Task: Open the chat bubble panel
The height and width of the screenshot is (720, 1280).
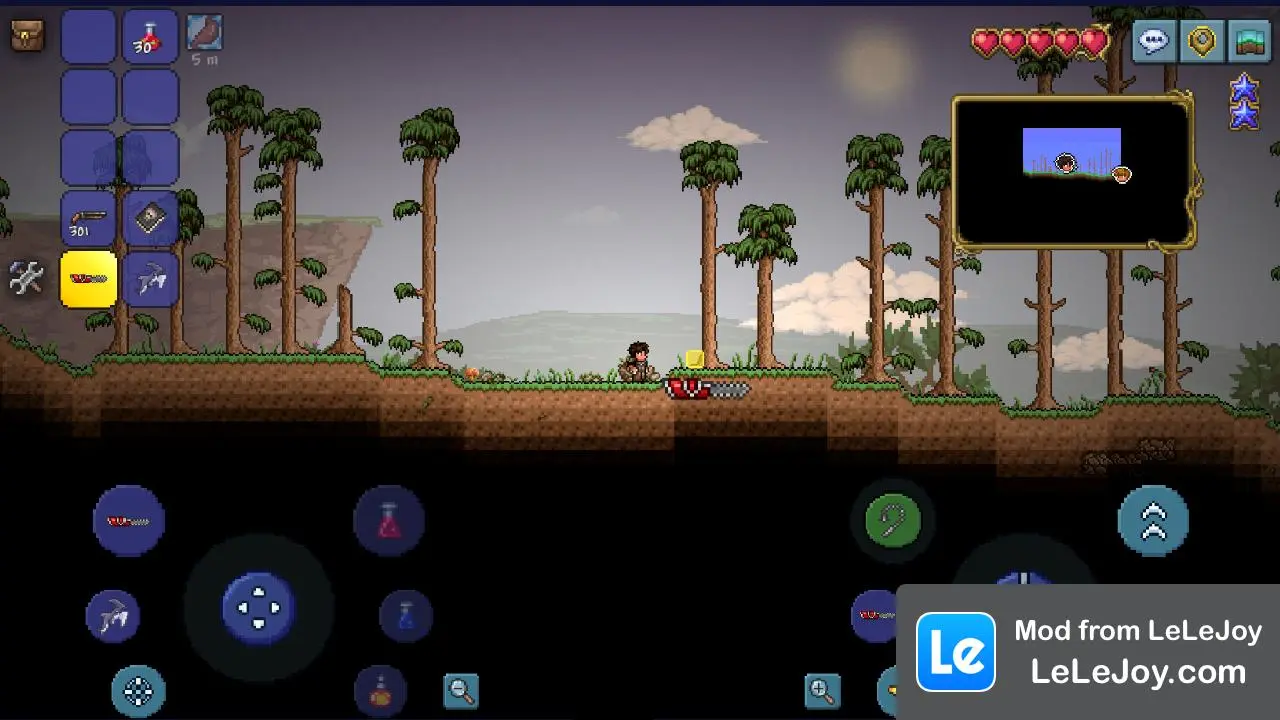Action: pos(1153,41)
